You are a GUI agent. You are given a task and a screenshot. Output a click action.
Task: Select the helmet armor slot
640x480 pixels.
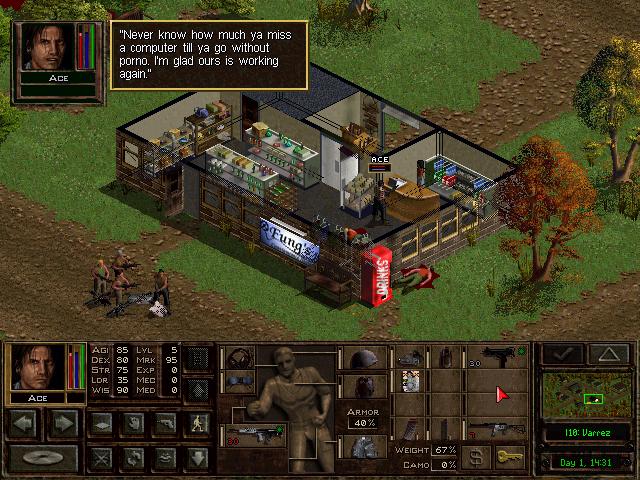pos(361,358)
